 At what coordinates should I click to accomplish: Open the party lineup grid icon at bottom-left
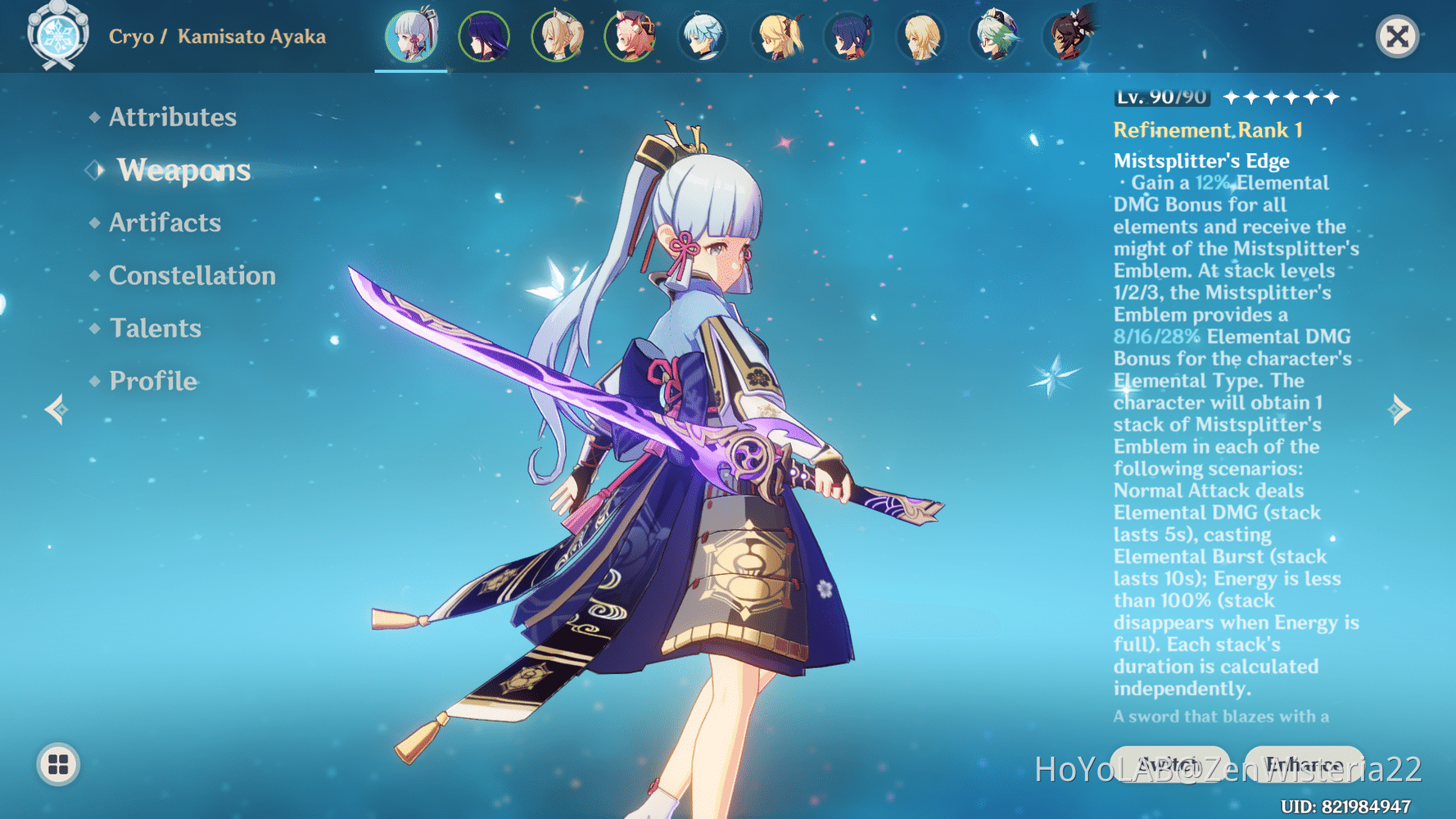point(58,767)
